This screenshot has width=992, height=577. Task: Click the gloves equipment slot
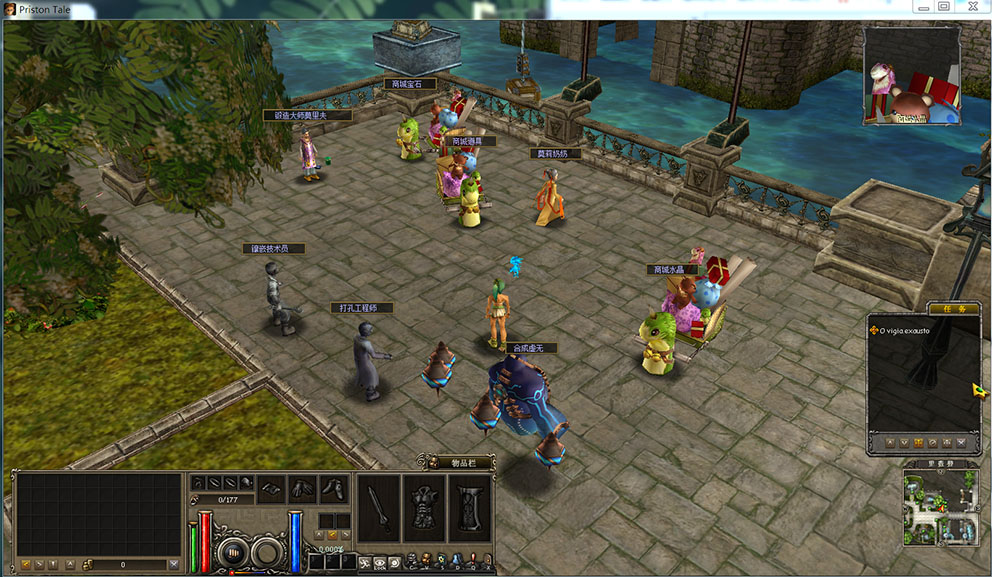(x=303, y=489)
